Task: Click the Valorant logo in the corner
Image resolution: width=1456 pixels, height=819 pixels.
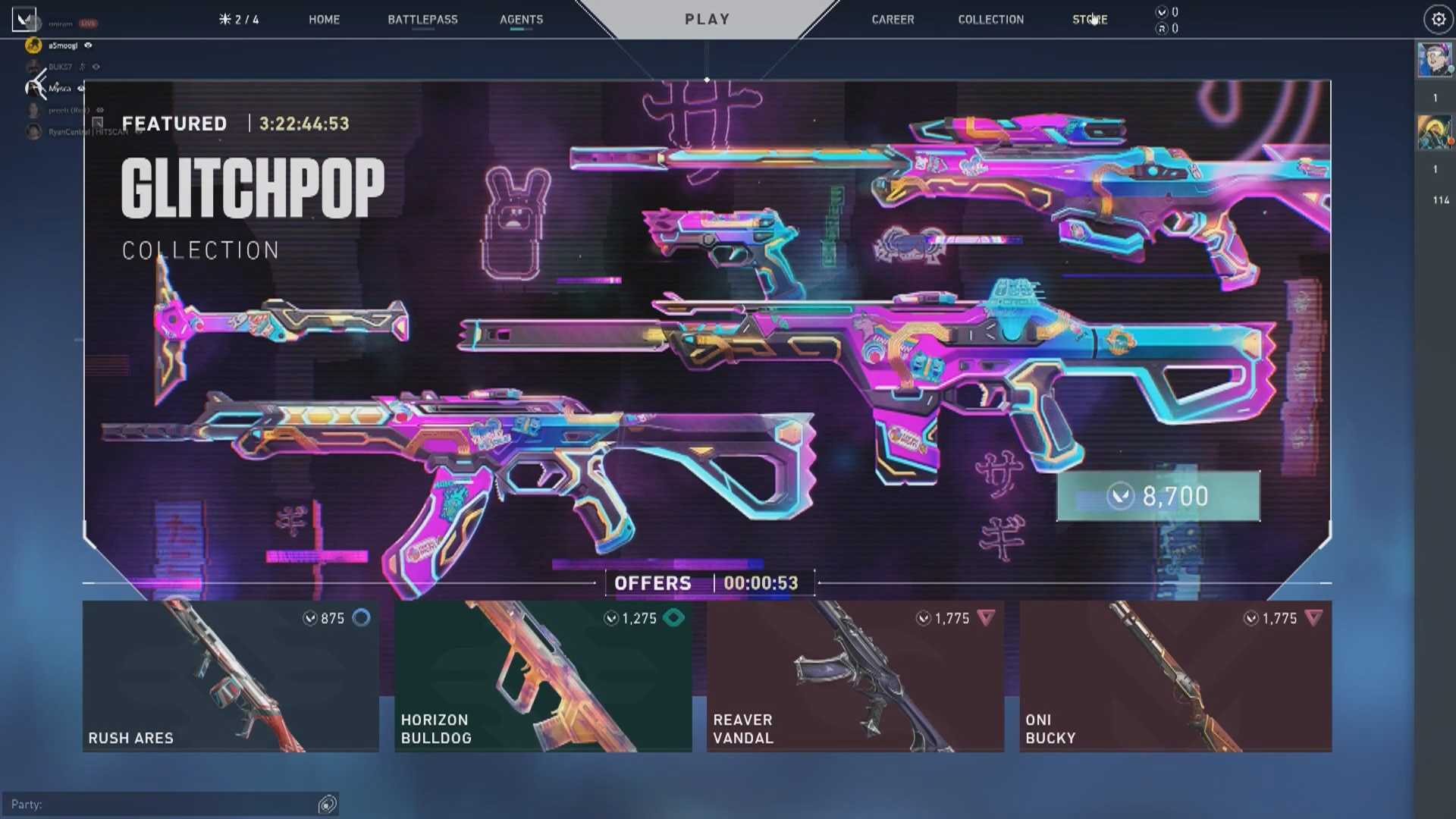Action: click(x=24, y=20)
